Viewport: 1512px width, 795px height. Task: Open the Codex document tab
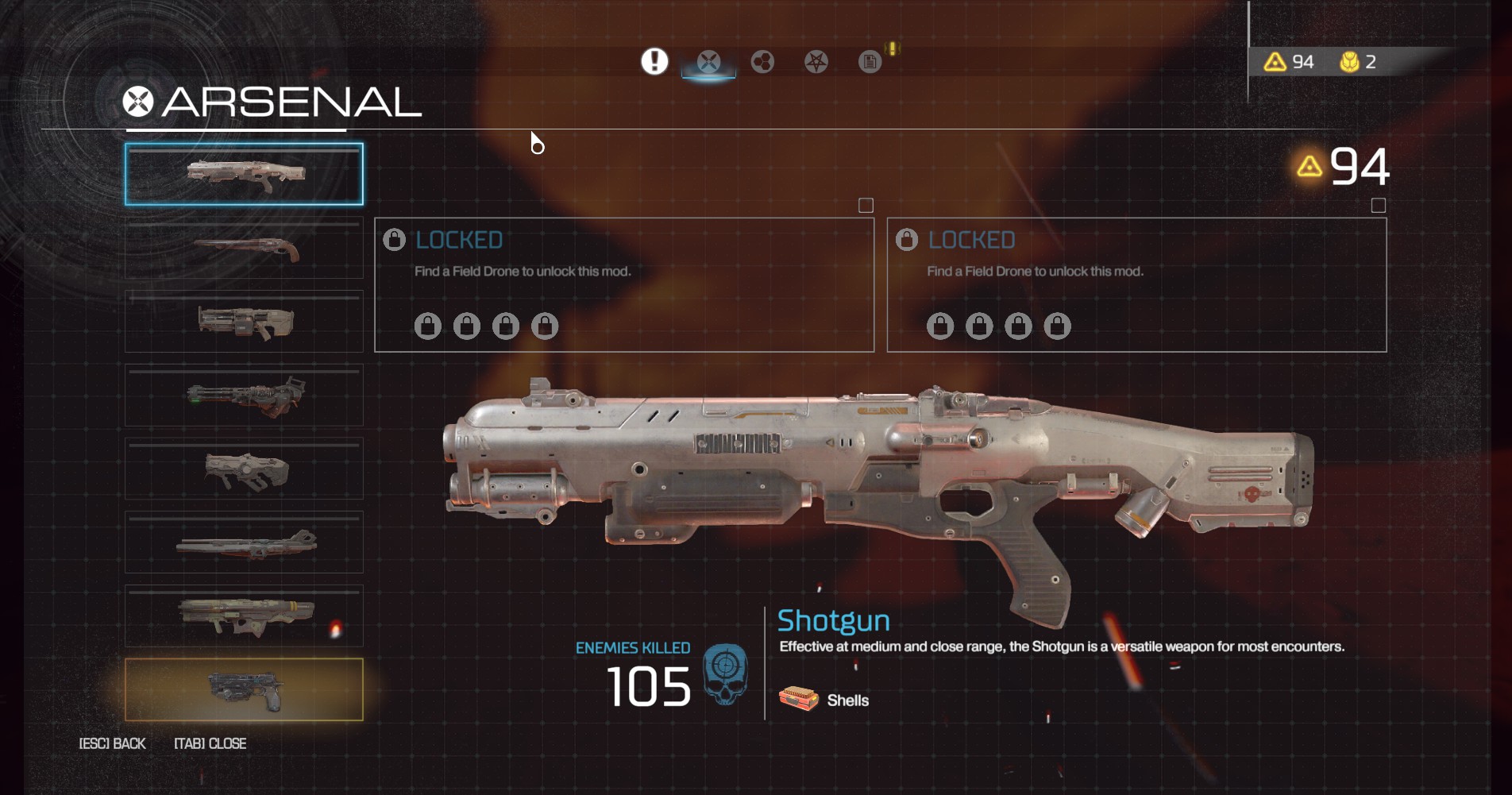(870, 61)
